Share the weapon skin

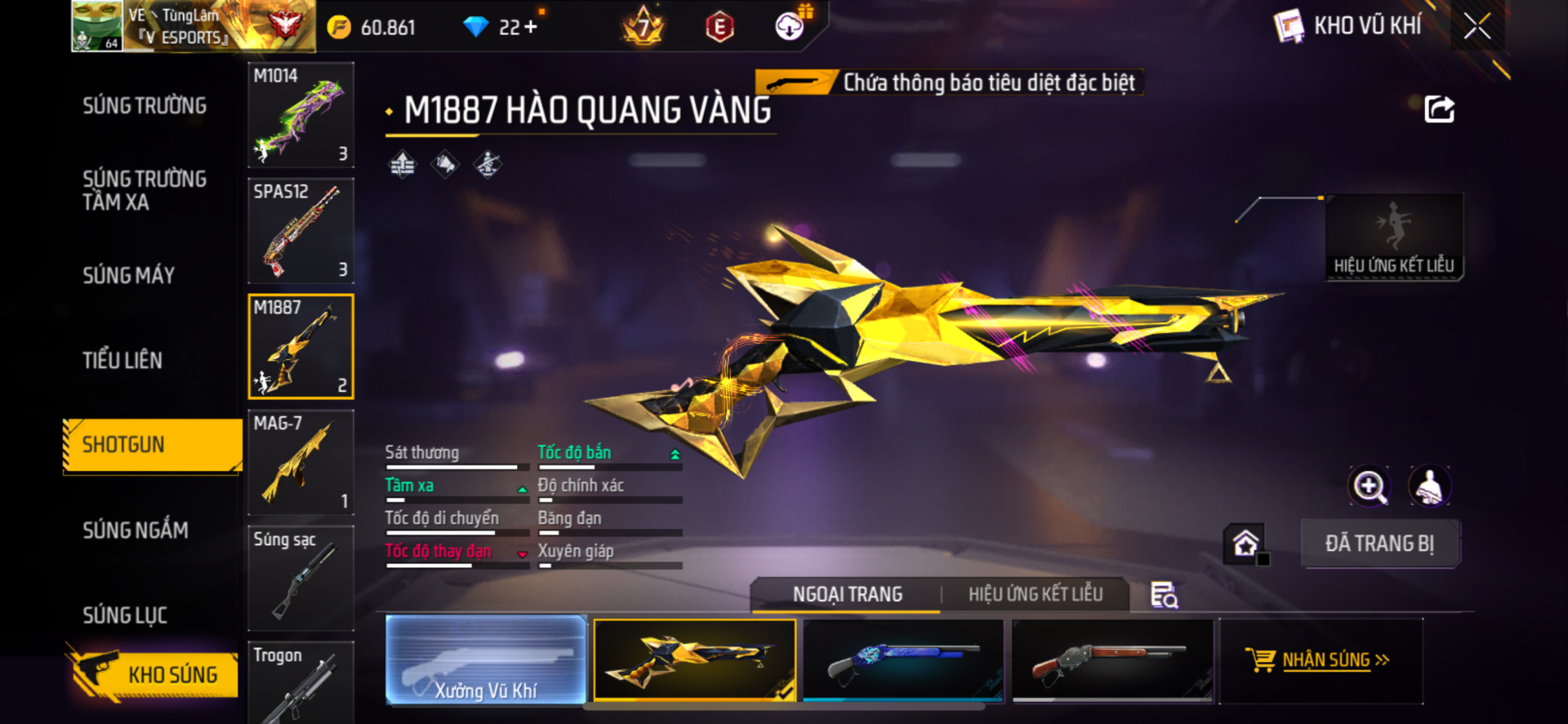pyautogui.click(x=1439, y=109)
